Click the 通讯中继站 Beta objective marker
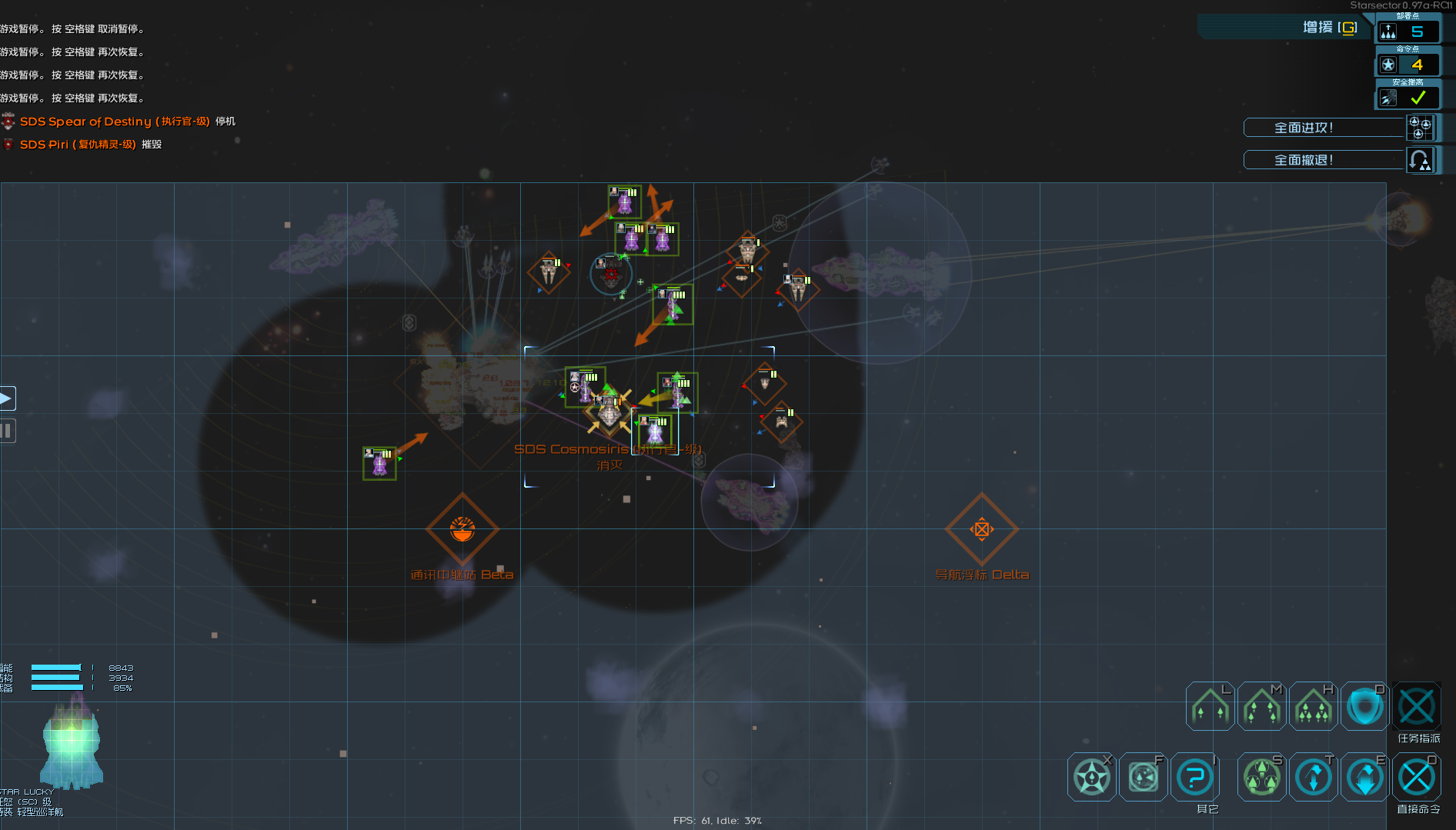Screen dimensions: 1456x830 coord(463,529)
